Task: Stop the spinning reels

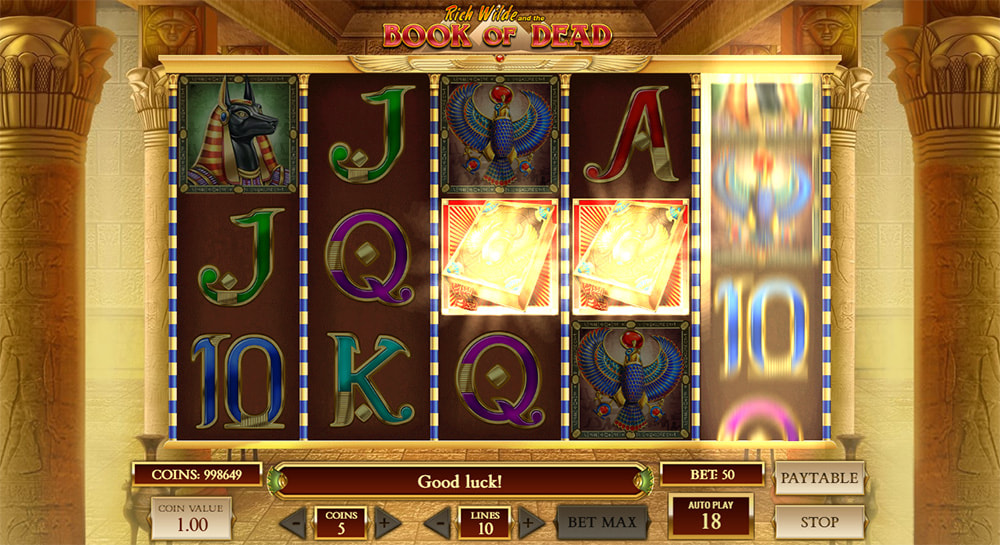Action: [x=819, y=521]
